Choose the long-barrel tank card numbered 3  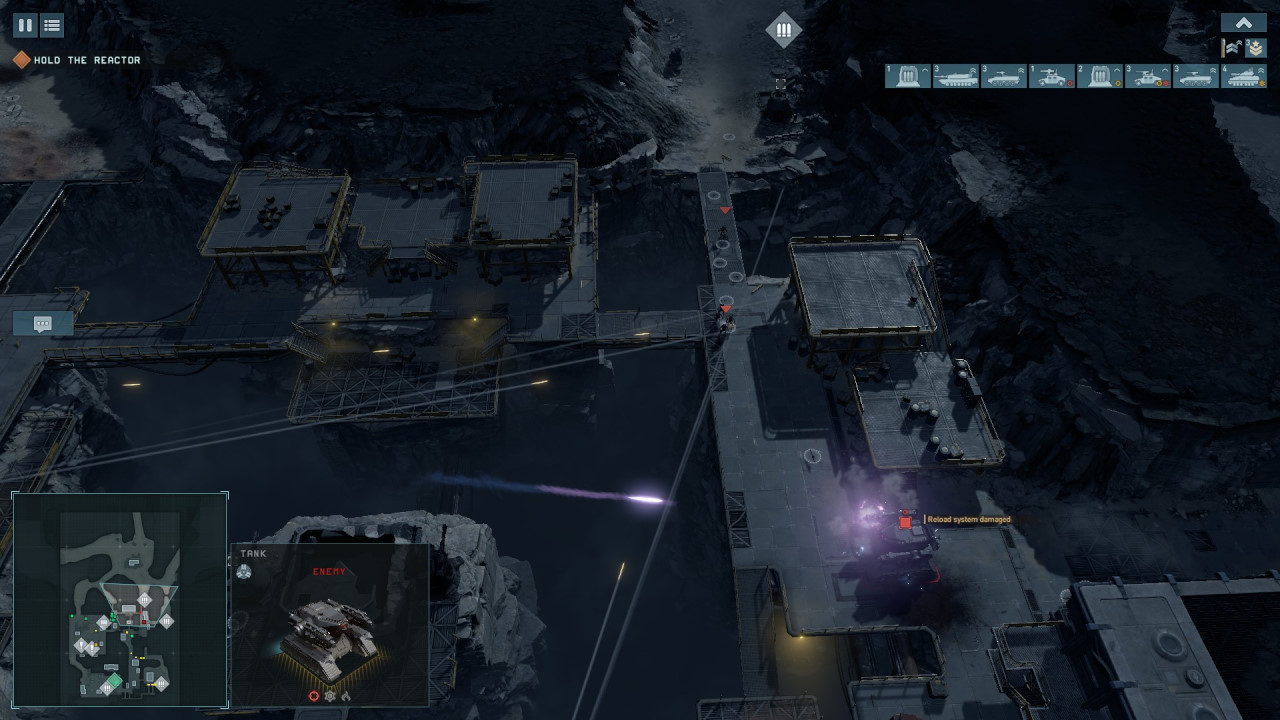coord(956,76)
